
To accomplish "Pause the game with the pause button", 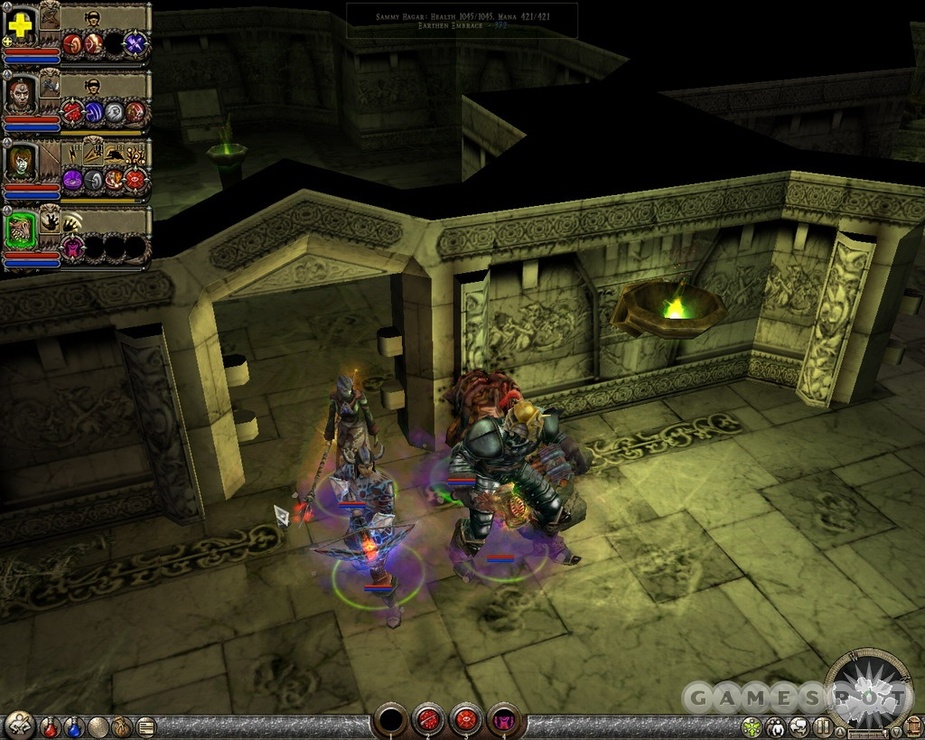I will [823, 727].
